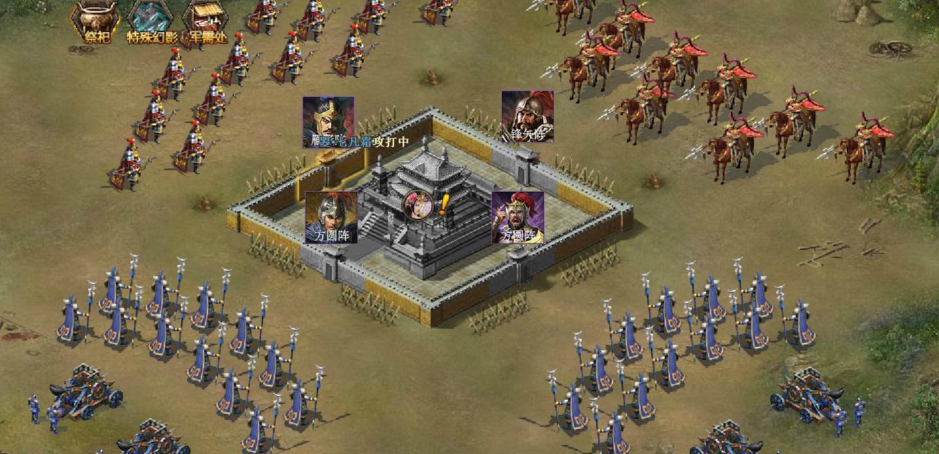Image resolution: width=939 pixels, height=454 pixels.
Task: Select the general portrait labeled 锋矢阵
Action: pyautogui.click(x=527, y=116)
